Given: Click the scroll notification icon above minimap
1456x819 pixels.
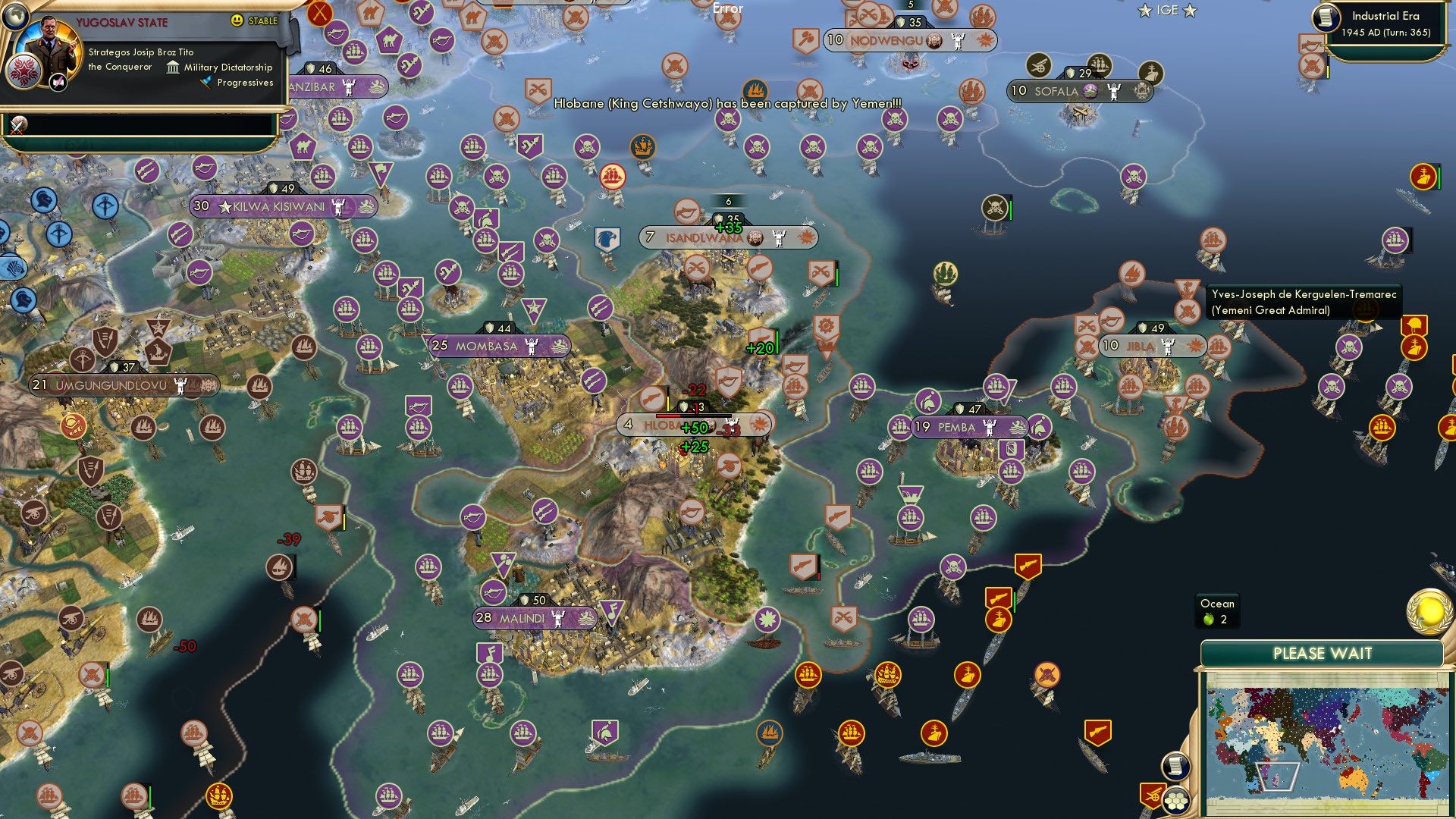Looking at the screenshot, I should tap(1175, 767).
